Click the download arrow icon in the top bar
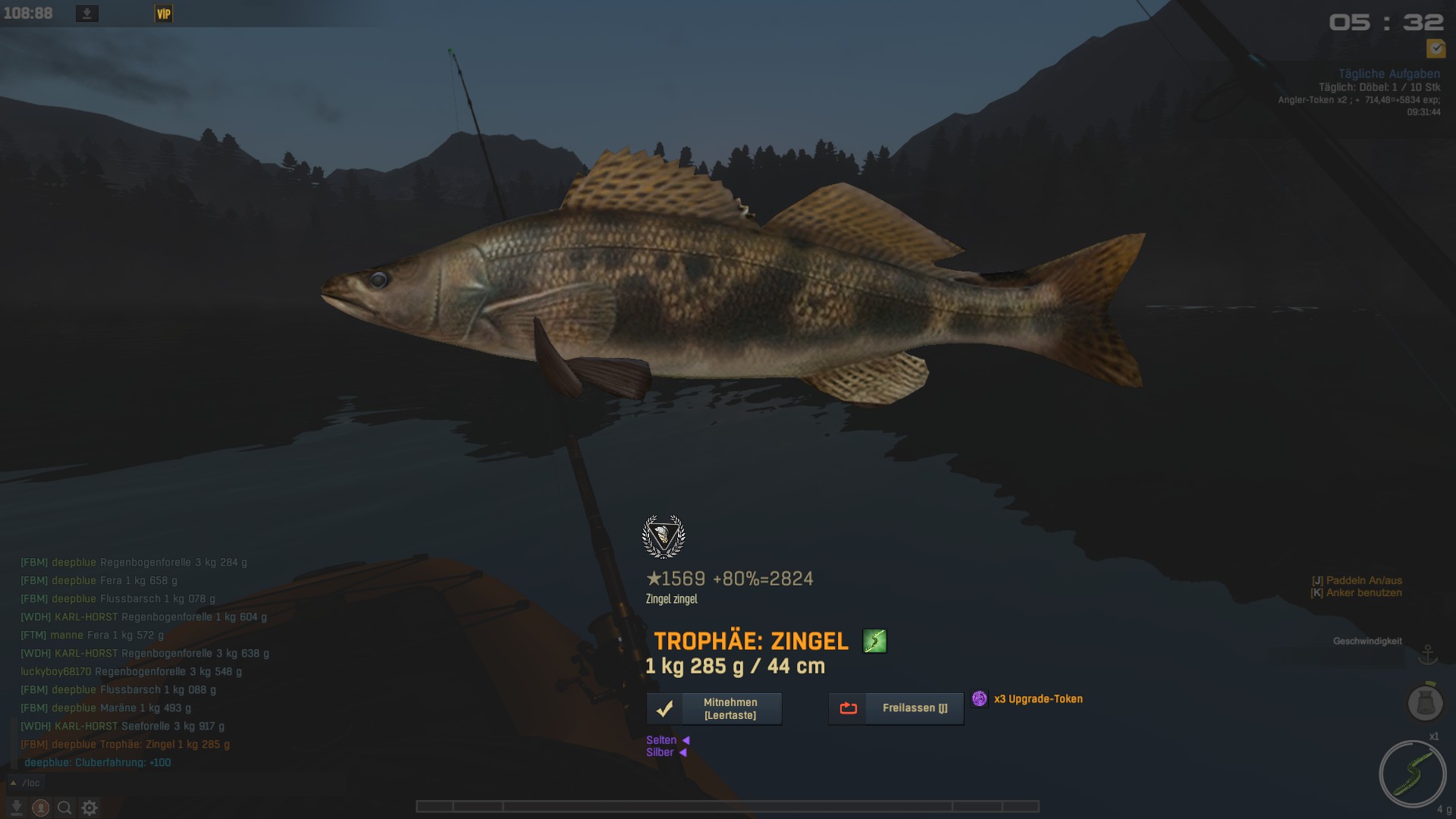 pyautogui.click(x=87, y=14)
